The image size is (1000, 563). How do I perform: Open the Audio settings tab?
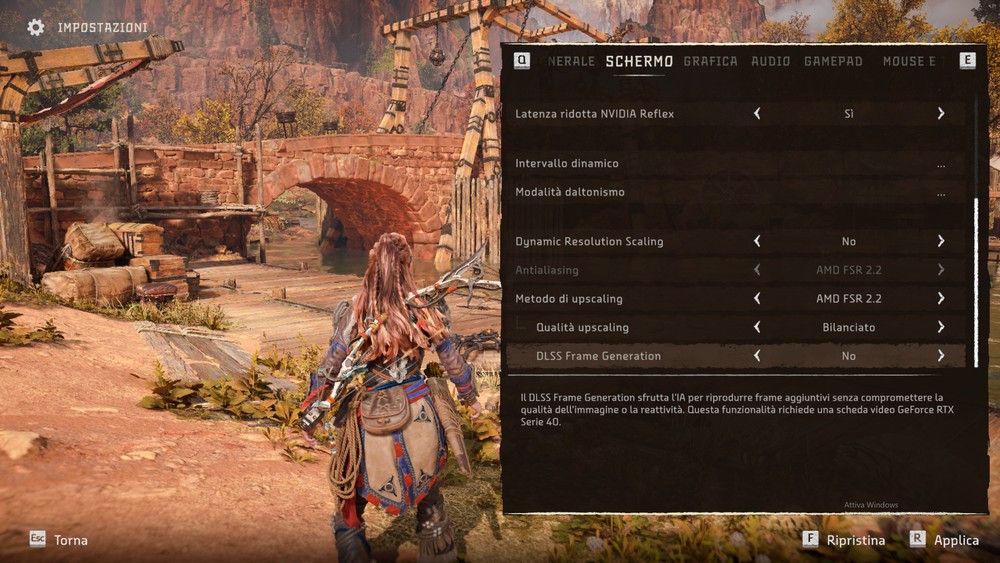click(770, 61)
